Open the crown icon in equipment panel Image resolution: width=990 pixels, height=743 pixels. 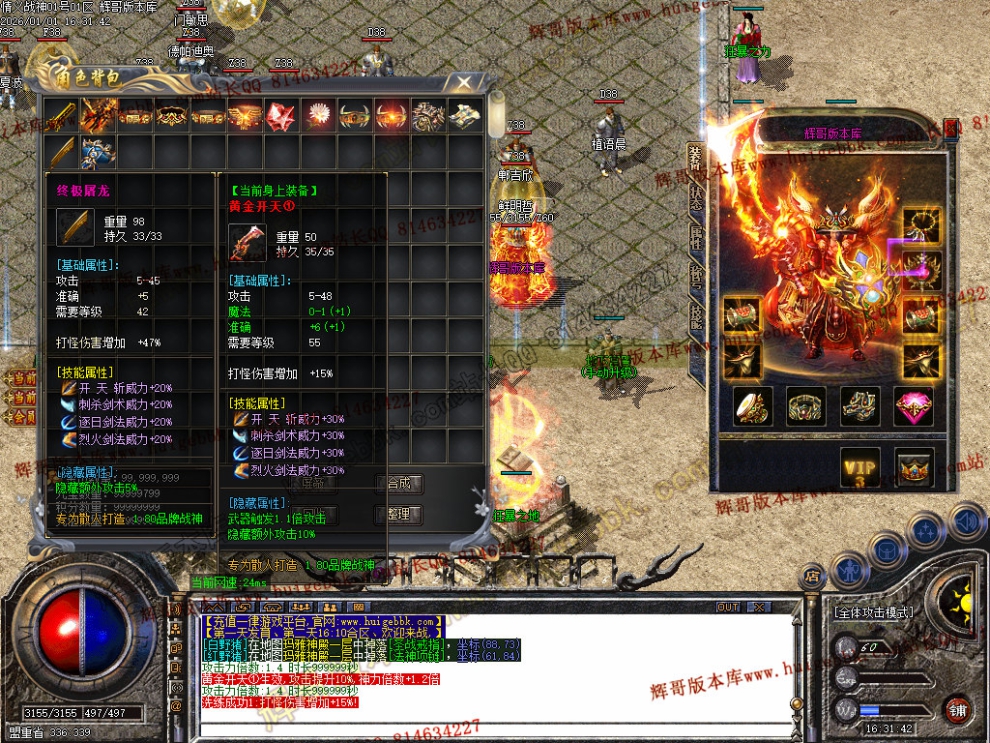click(913, 468)
